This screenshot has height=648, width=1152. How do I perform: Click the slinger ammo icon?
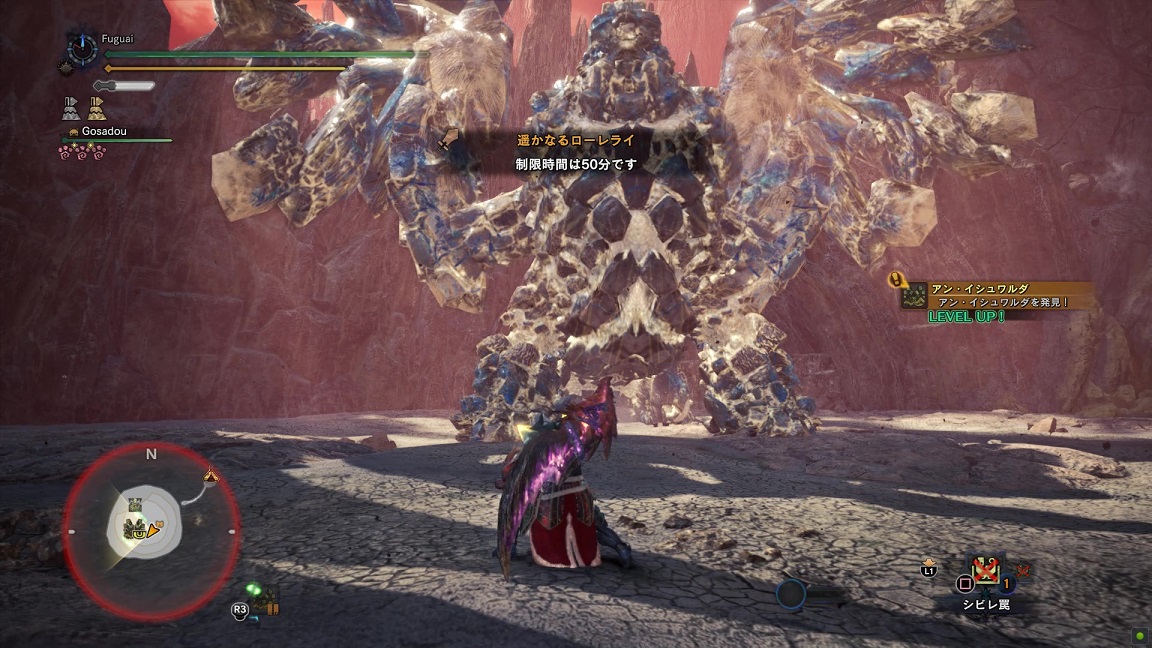click(264, 600)
